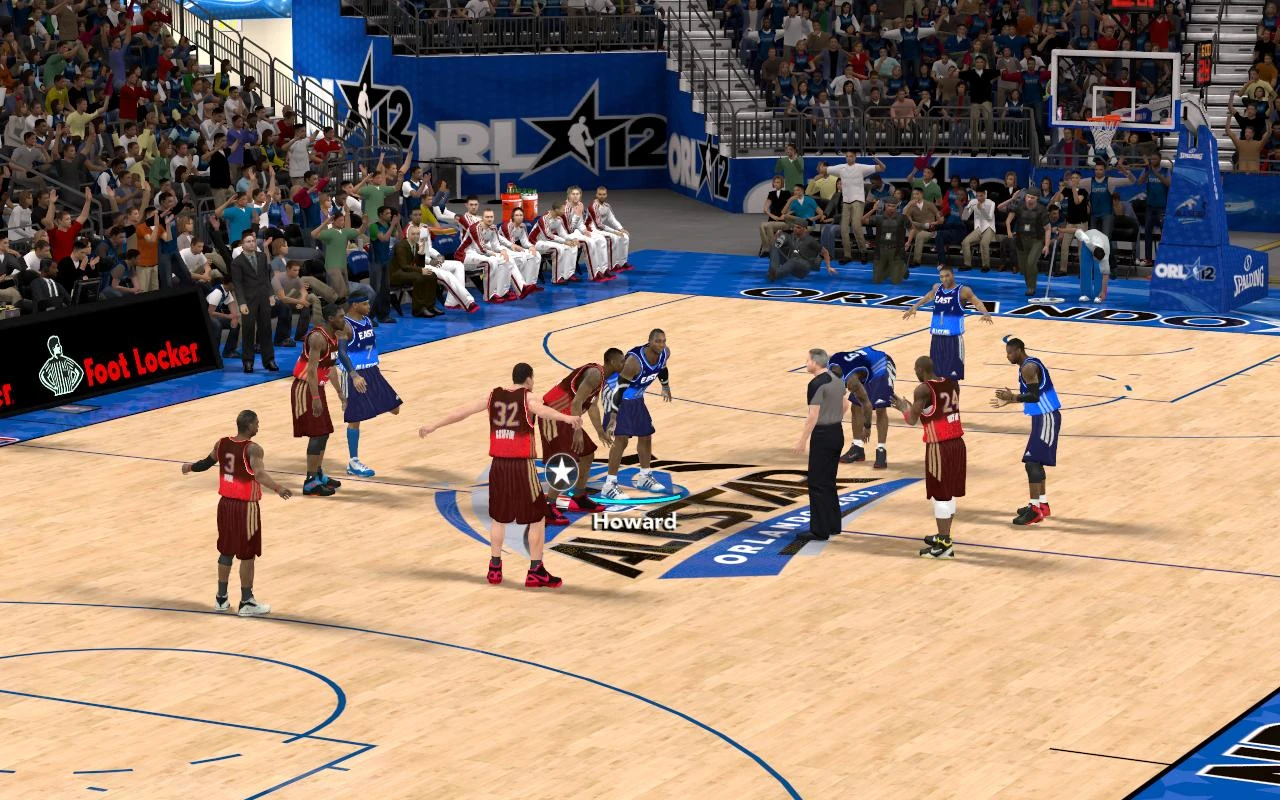Screen dimensions: 1280x800
Task: Click the Foot Locker referee logo
Action: [62, 363]
